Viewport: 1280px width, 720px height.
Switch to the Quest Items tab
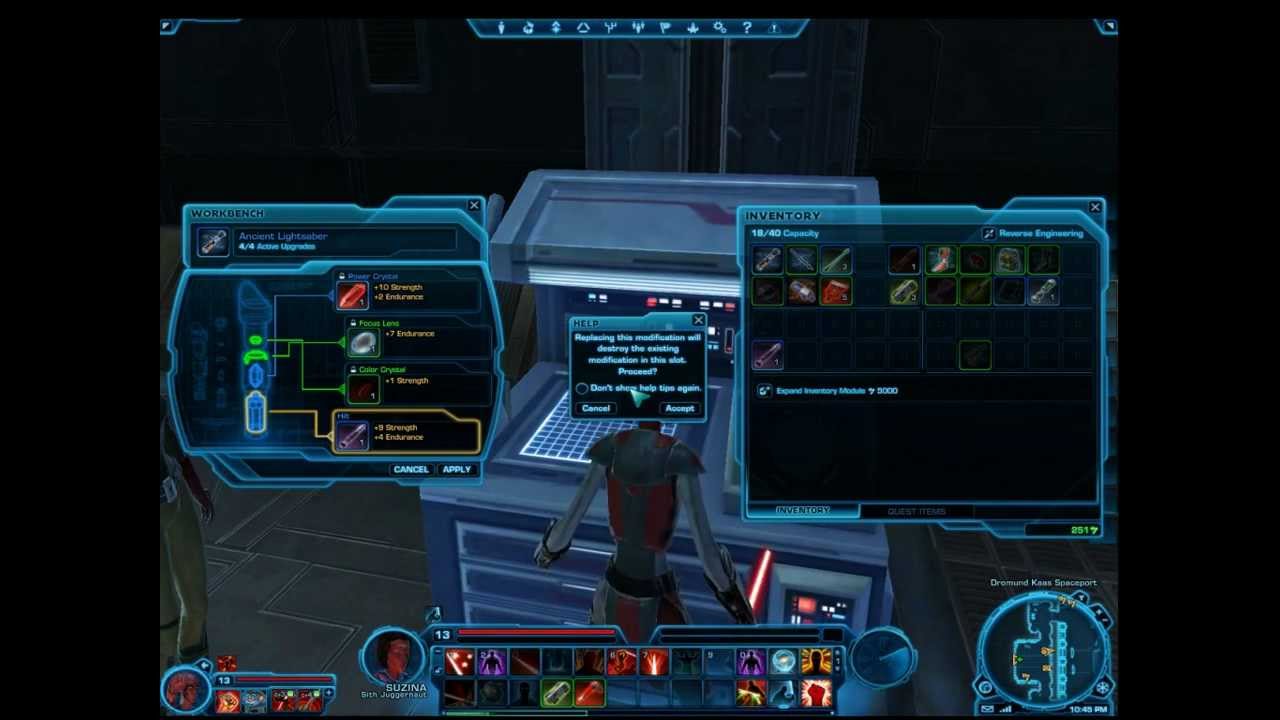click(x=916, y=511)
